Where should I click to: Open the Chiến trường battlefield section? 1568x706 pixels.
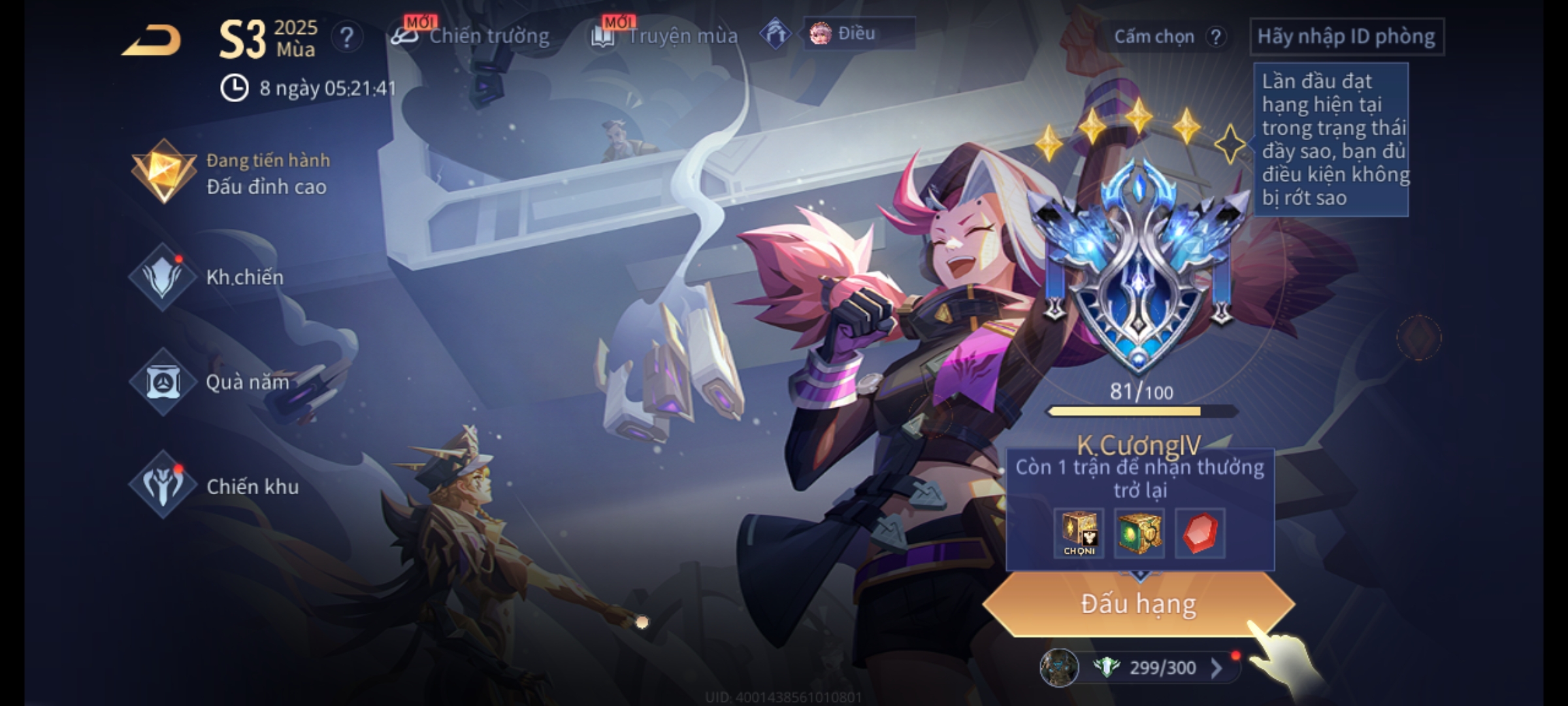click(472, 36)
